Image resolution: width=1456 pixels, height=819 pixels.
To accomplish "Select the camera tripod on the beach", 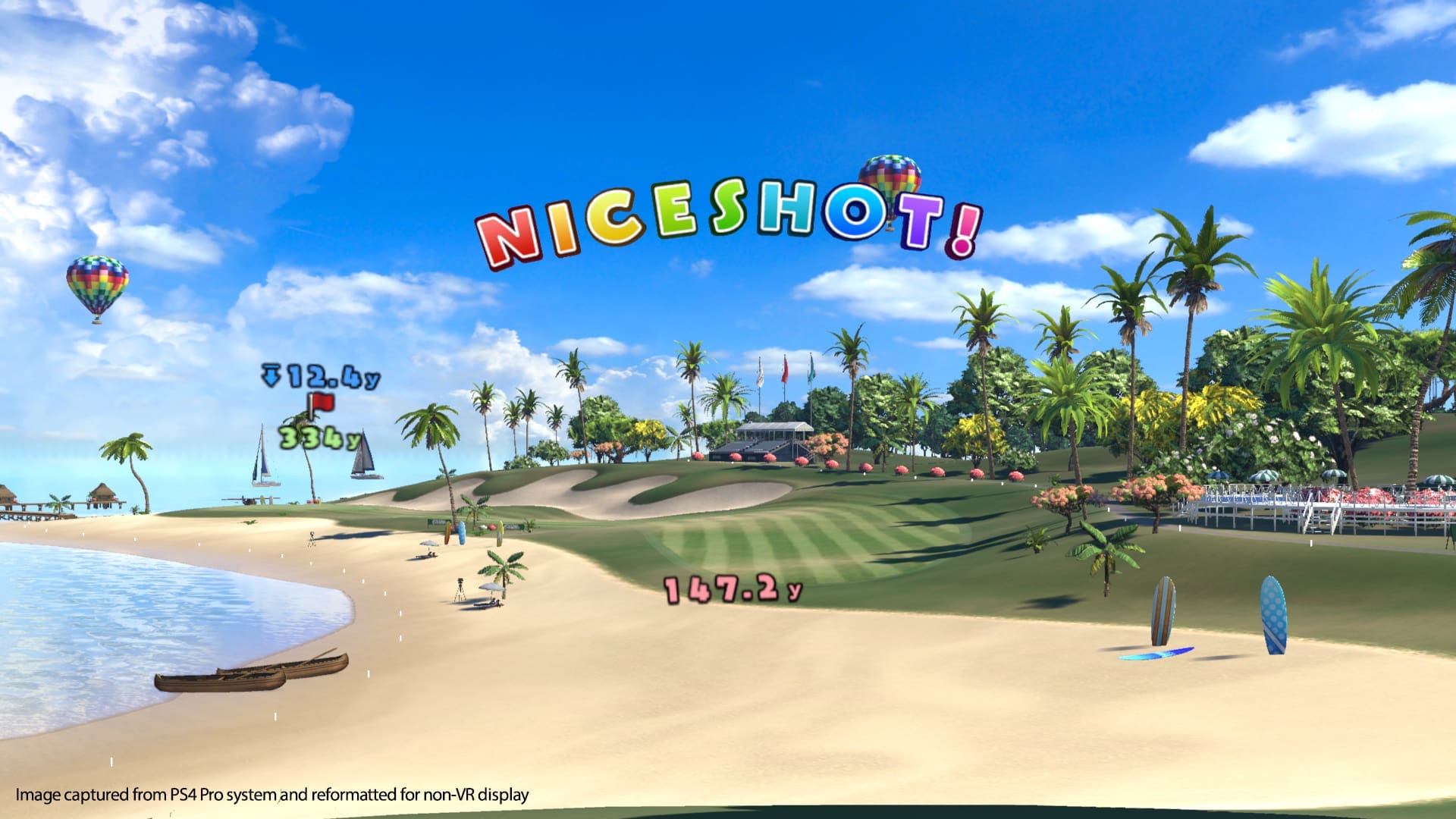I will click(x=460, y=590).
